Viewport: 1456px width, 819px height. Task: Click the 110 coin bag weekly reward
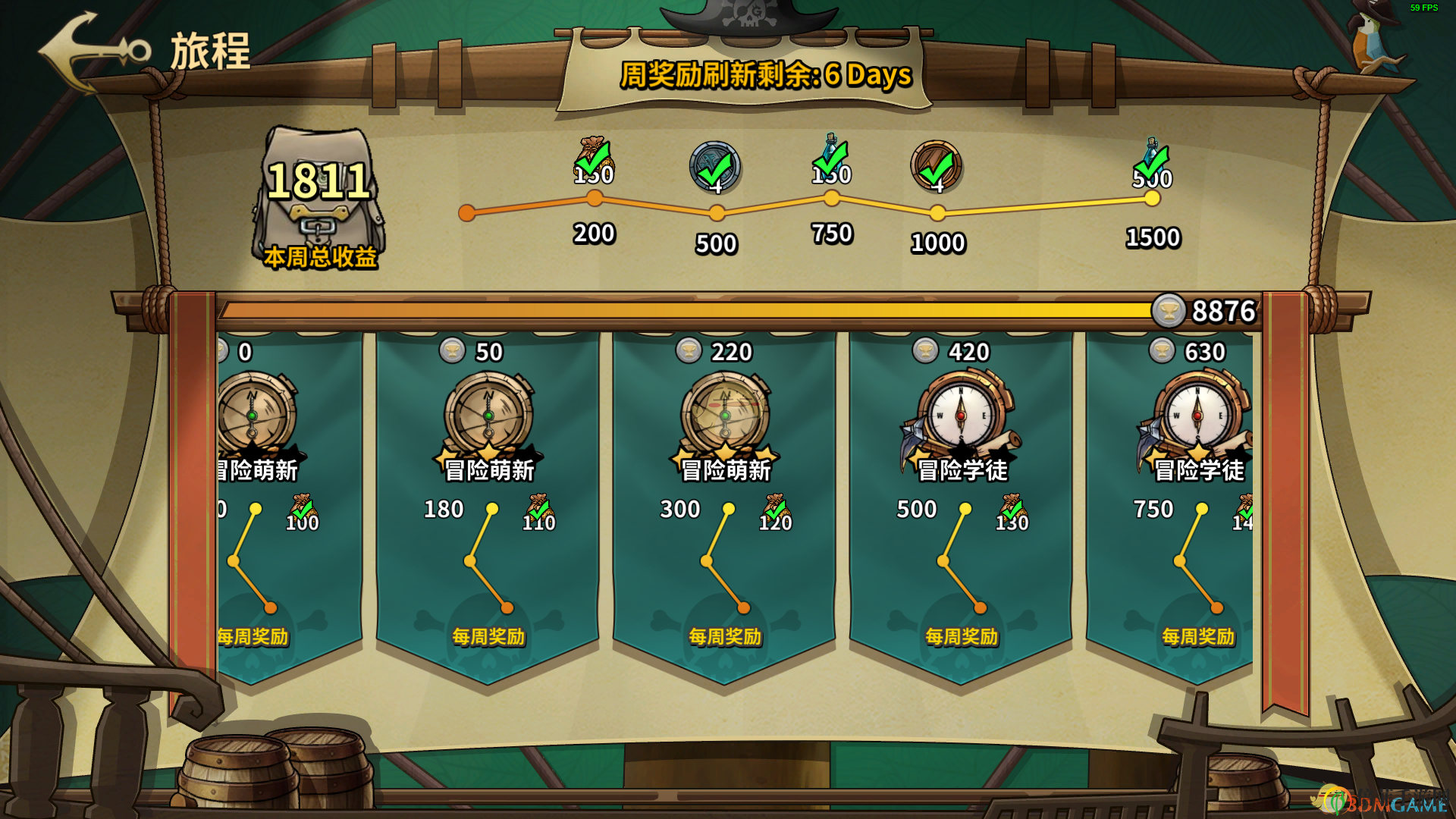tap(539, 513)
